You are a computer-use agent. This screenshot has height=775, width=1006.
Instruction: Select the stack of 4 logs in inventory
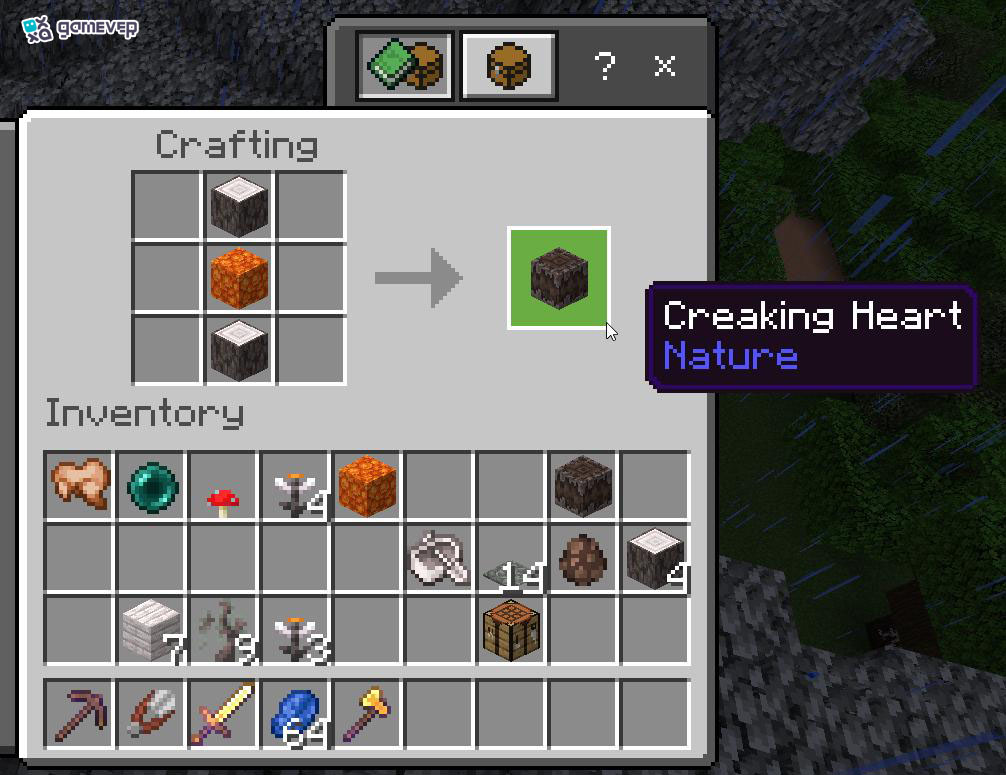[x=655, y=558]
